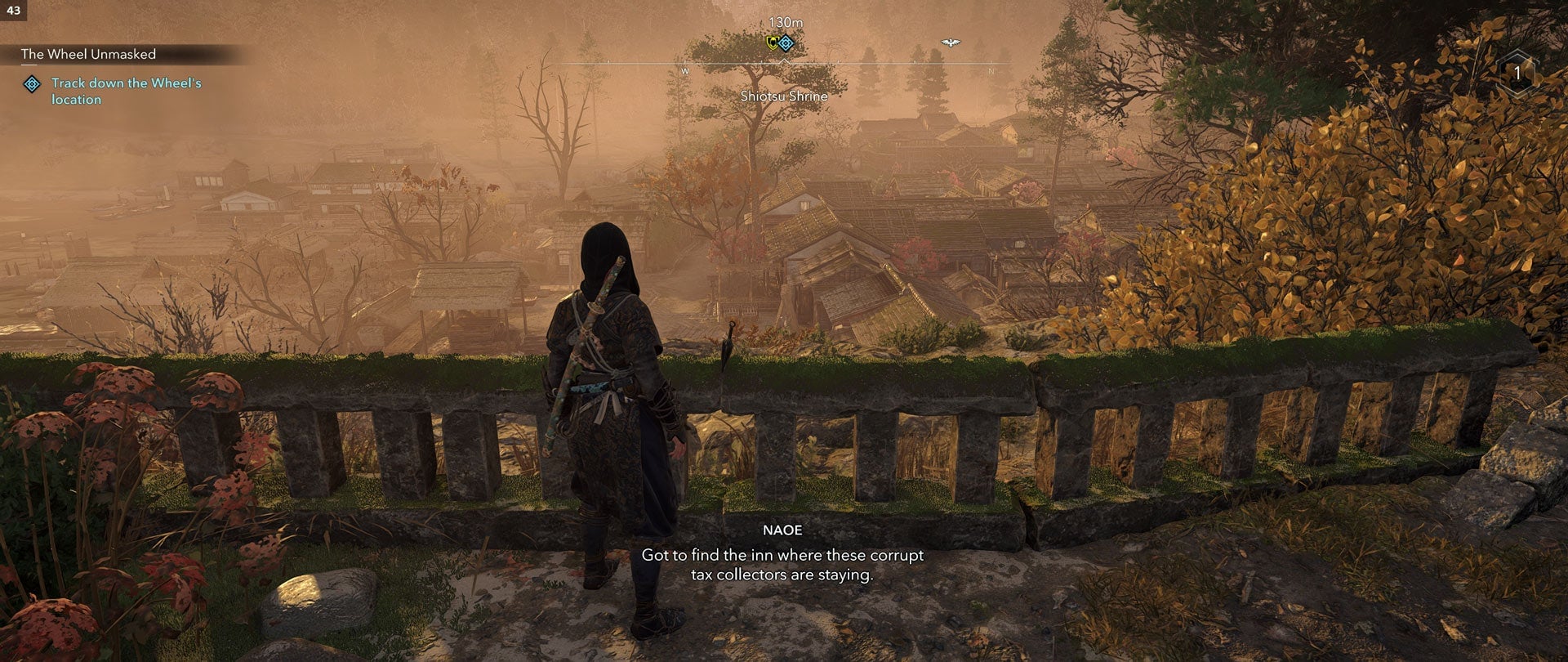The image size is (1568, 662).
Task: Expand the 130m distance indicator
Action: 786,22
